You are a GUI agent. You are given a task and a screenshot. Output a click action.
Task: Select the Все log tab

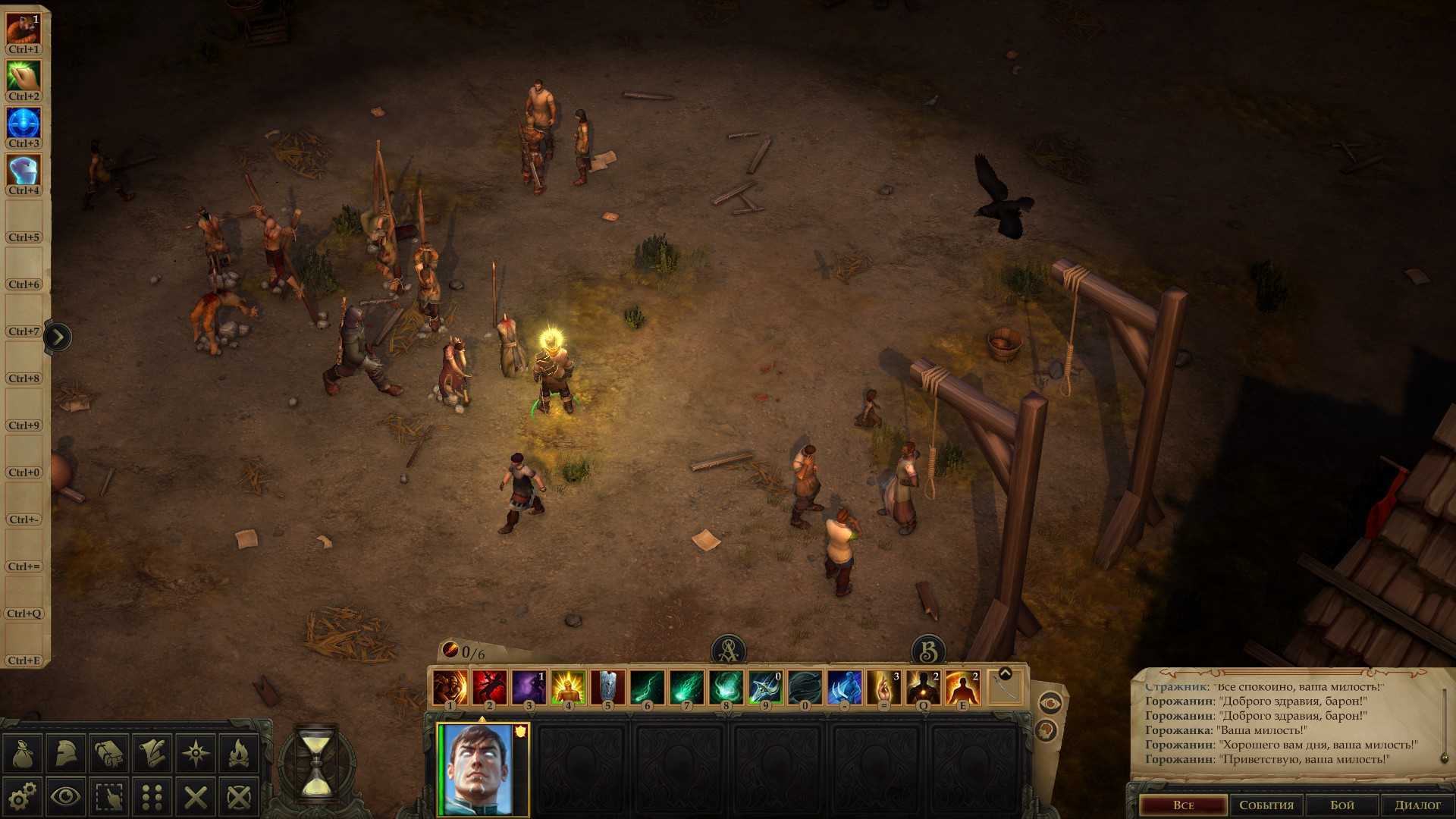1183,805
